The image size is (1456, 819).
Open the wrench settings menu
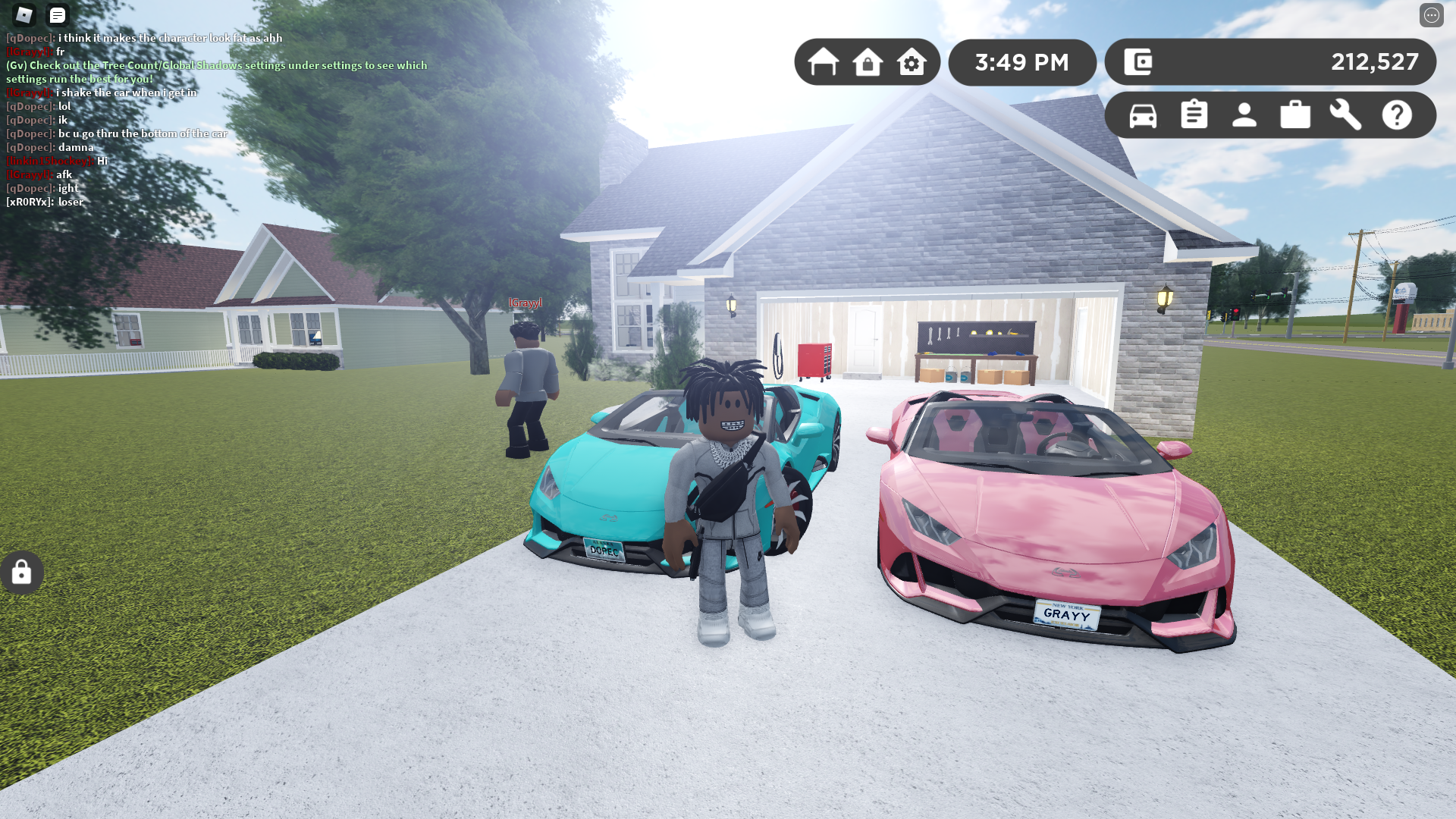point(1346,115)
